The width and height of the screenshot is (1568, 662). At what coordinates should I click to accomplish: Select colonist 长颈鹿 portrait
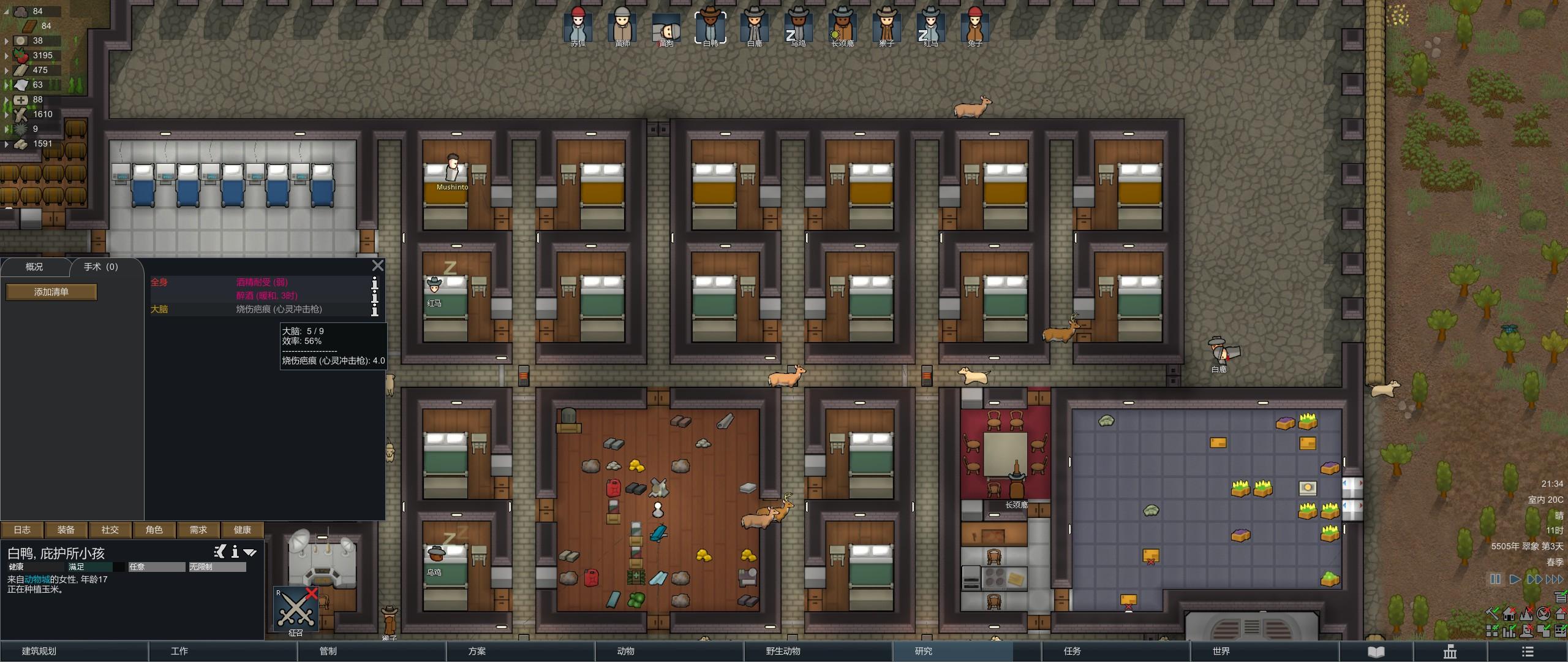[x=843, y=26]
